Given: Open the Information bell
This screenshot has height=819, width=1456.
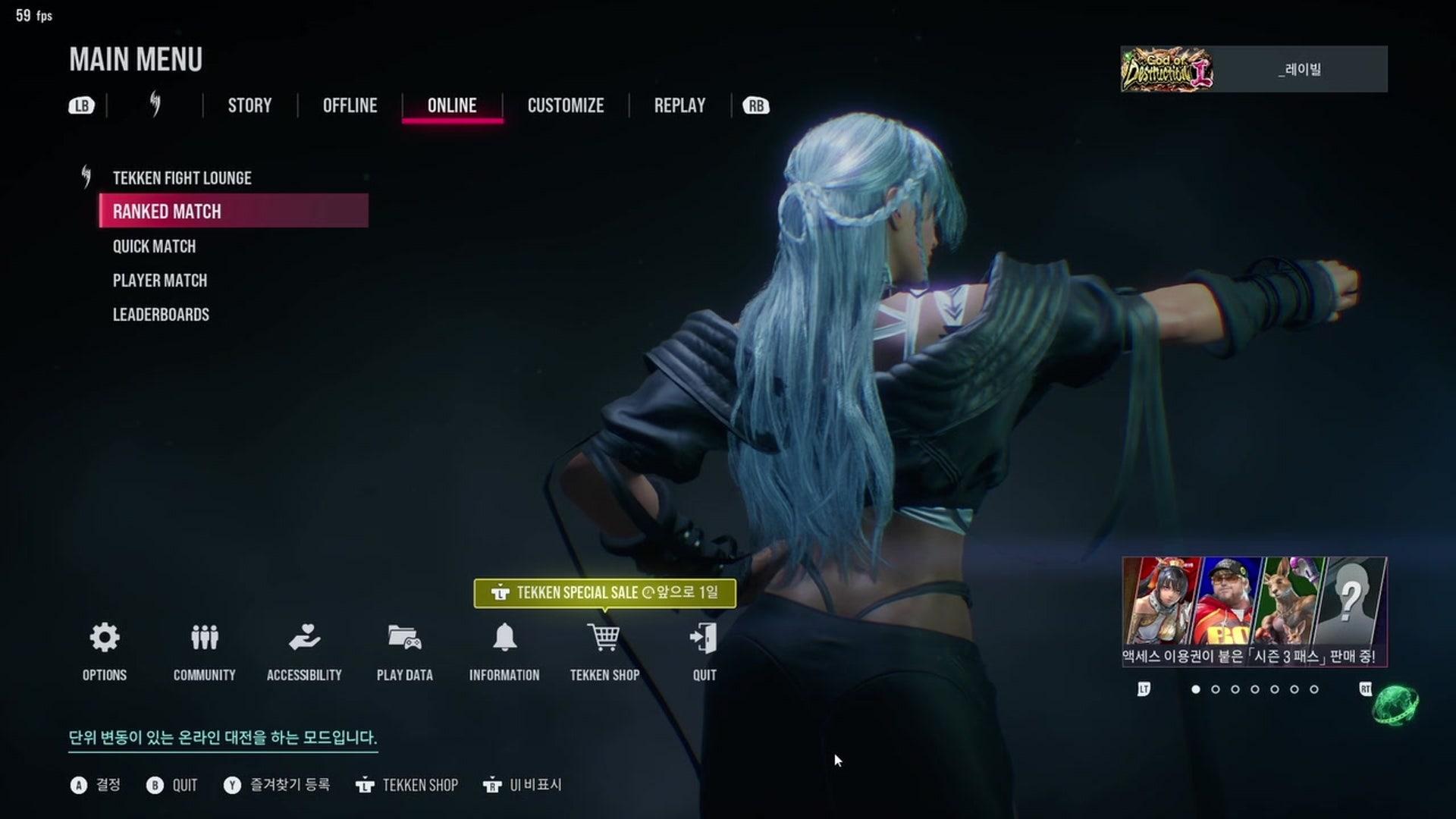Looking at the screenshot, I should [504, 639].
